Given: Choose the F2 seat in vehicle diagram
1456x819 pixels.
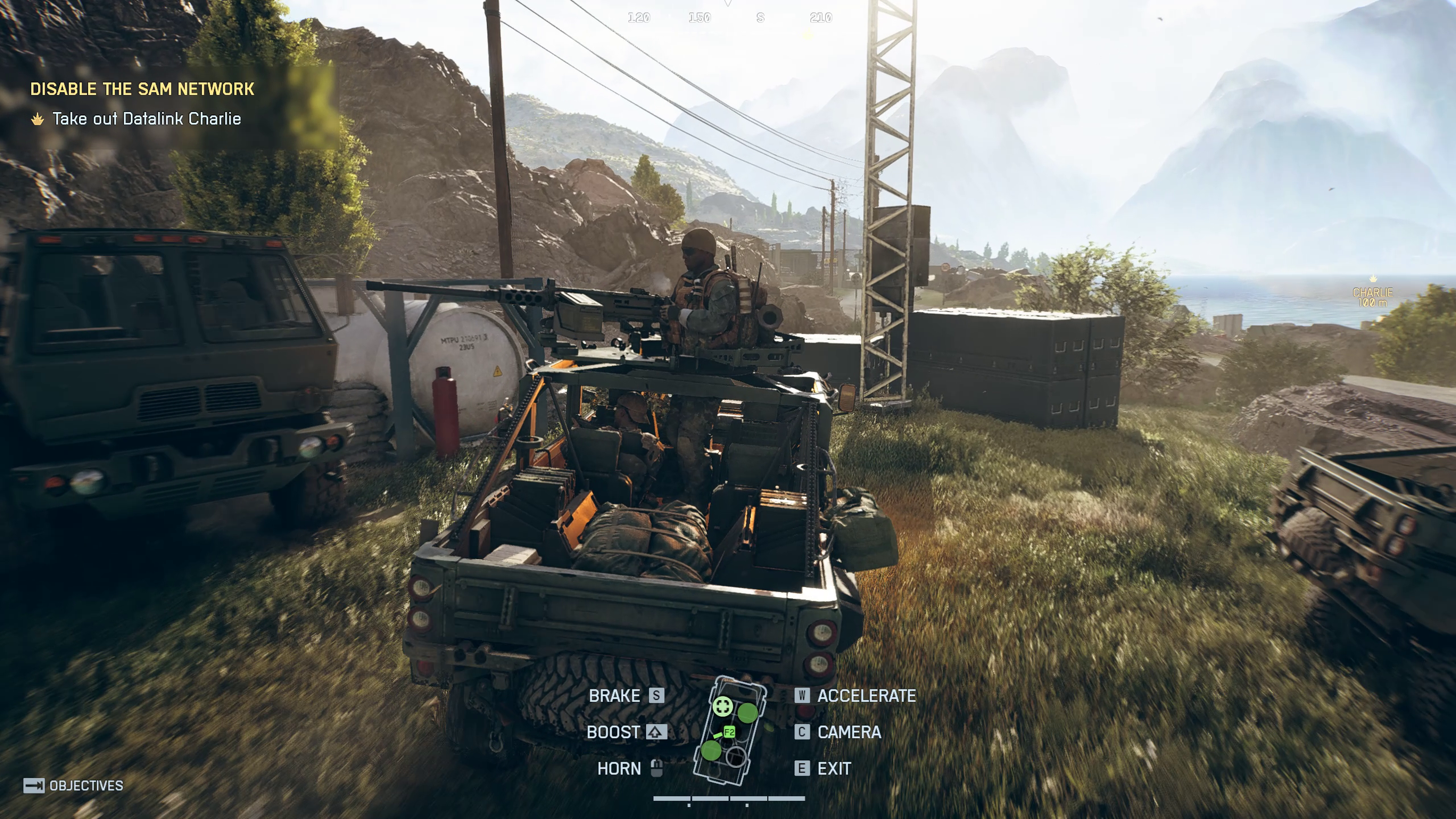Looking at the screenshot, I should click(x=729, y=733).
